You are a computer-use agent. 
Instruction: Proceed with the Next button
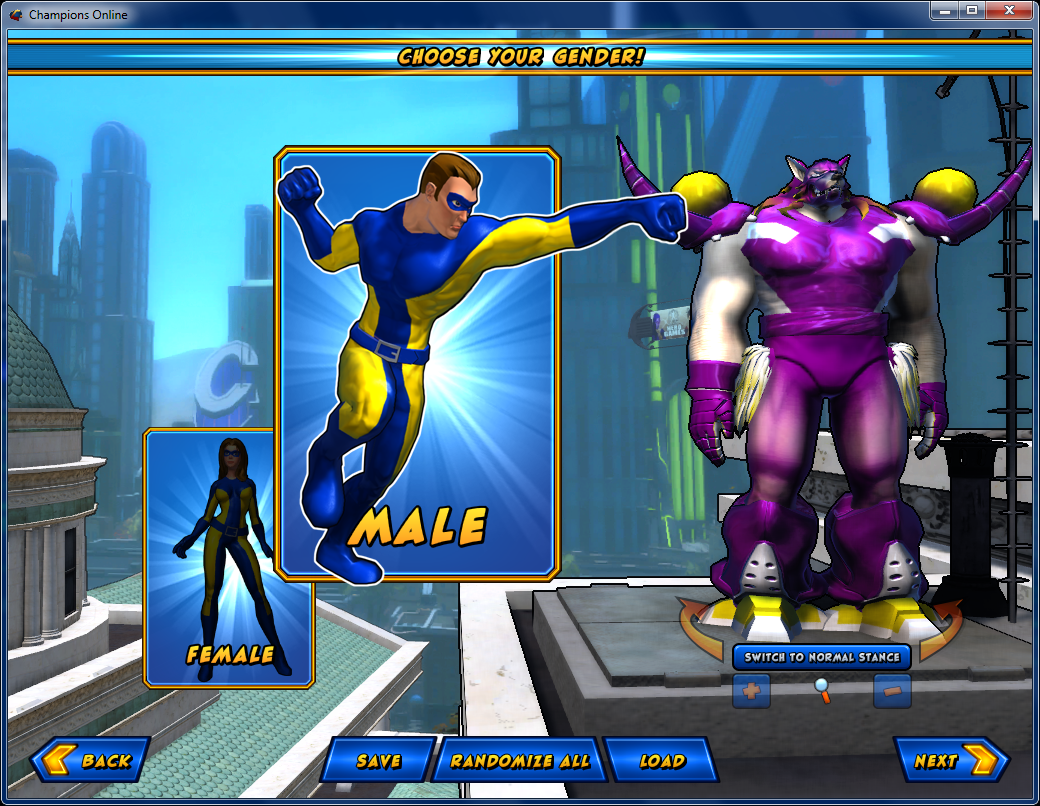click(948, 761)
